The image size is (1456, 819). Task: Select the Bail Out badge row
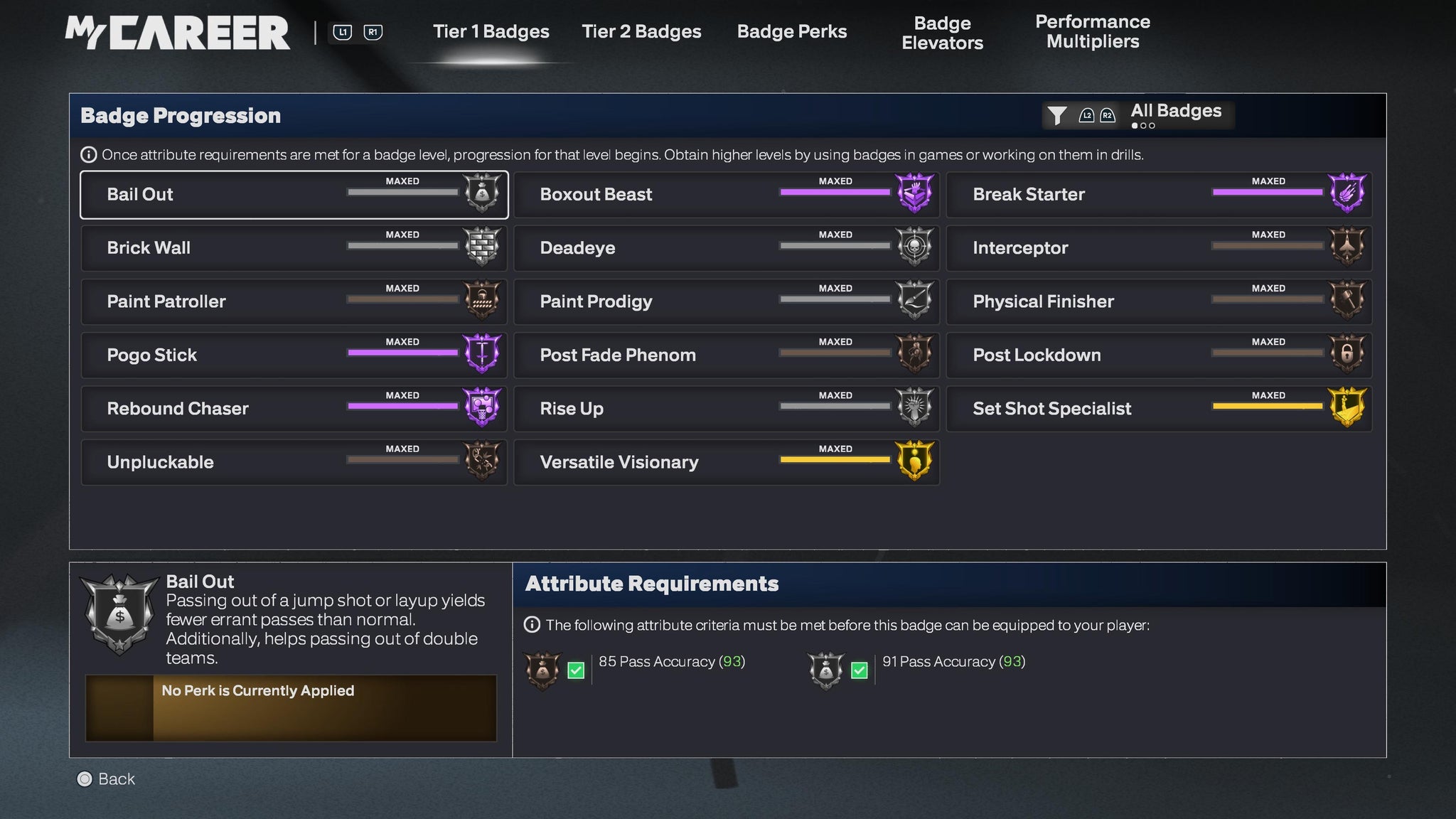click(x=294, y=195)
